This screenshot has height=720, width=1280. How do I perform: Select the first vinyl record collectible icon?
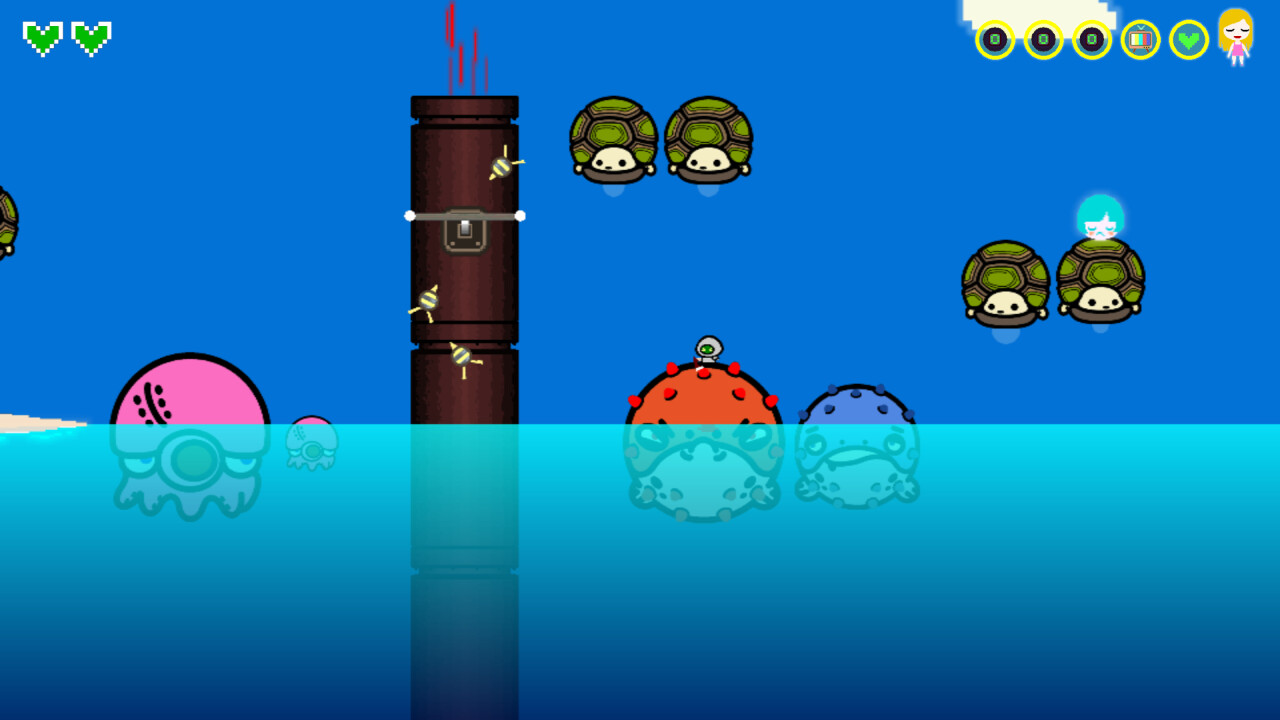coord(994,41)
